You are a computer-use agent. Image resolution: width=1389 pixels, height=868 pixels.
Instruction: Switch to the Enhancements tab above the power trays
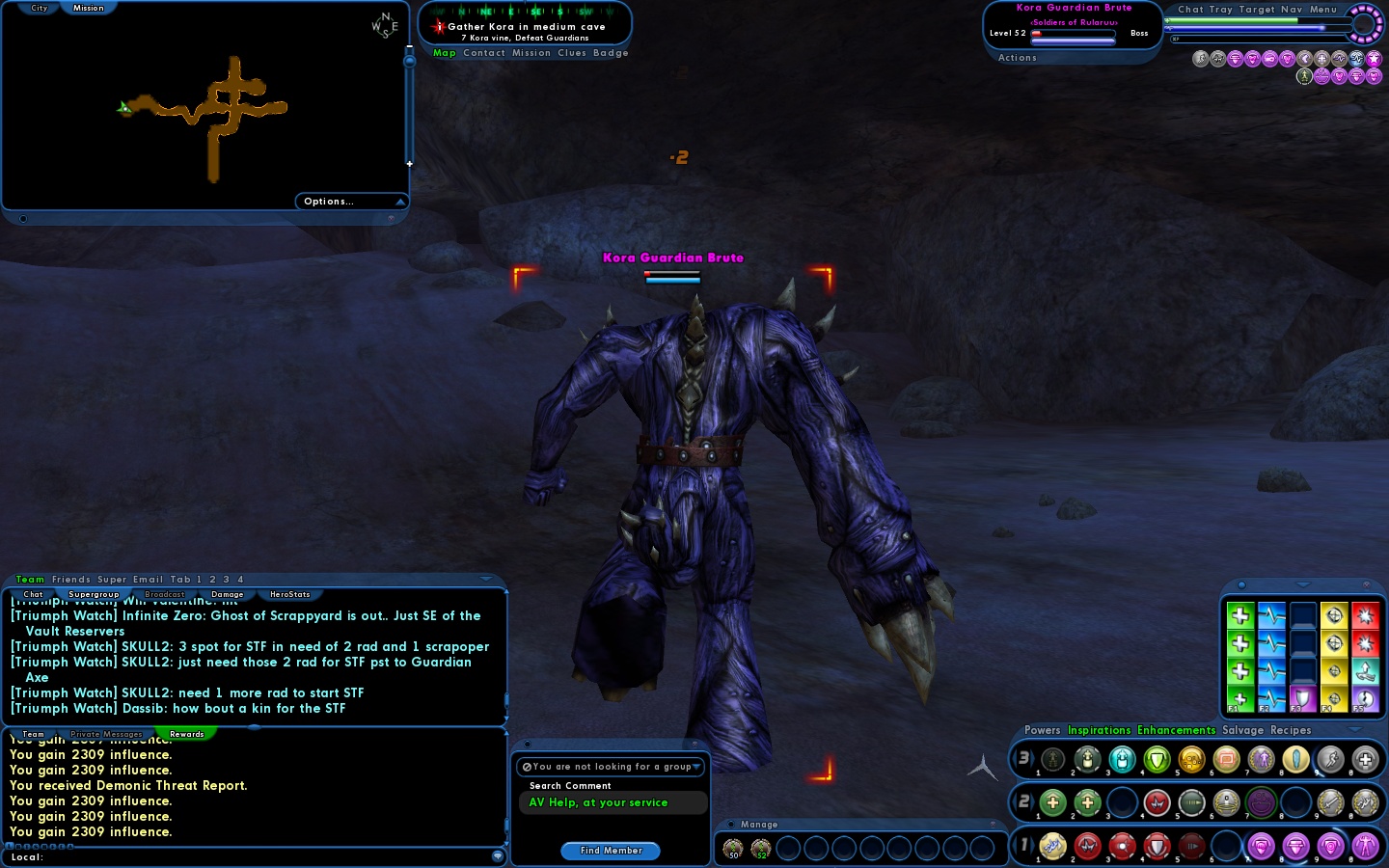1177,730
